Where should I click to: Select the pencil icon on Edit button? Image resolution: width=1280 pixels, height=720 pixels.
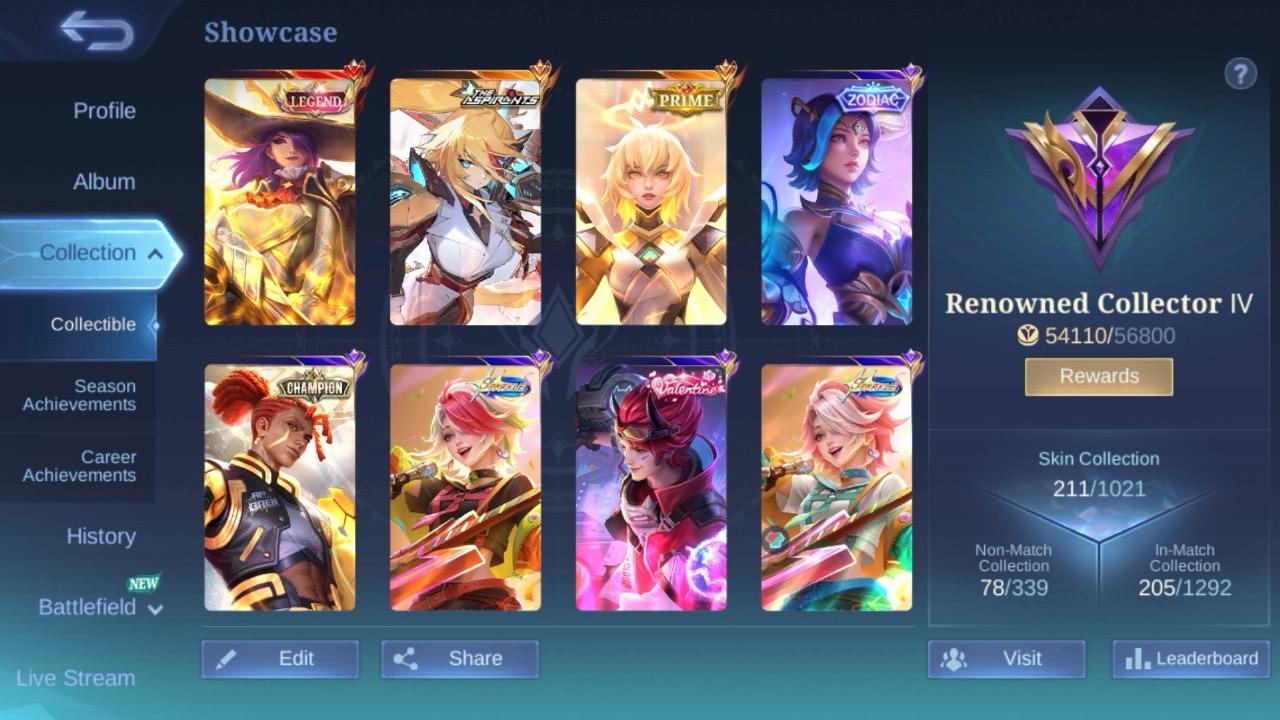click(228, 658)
